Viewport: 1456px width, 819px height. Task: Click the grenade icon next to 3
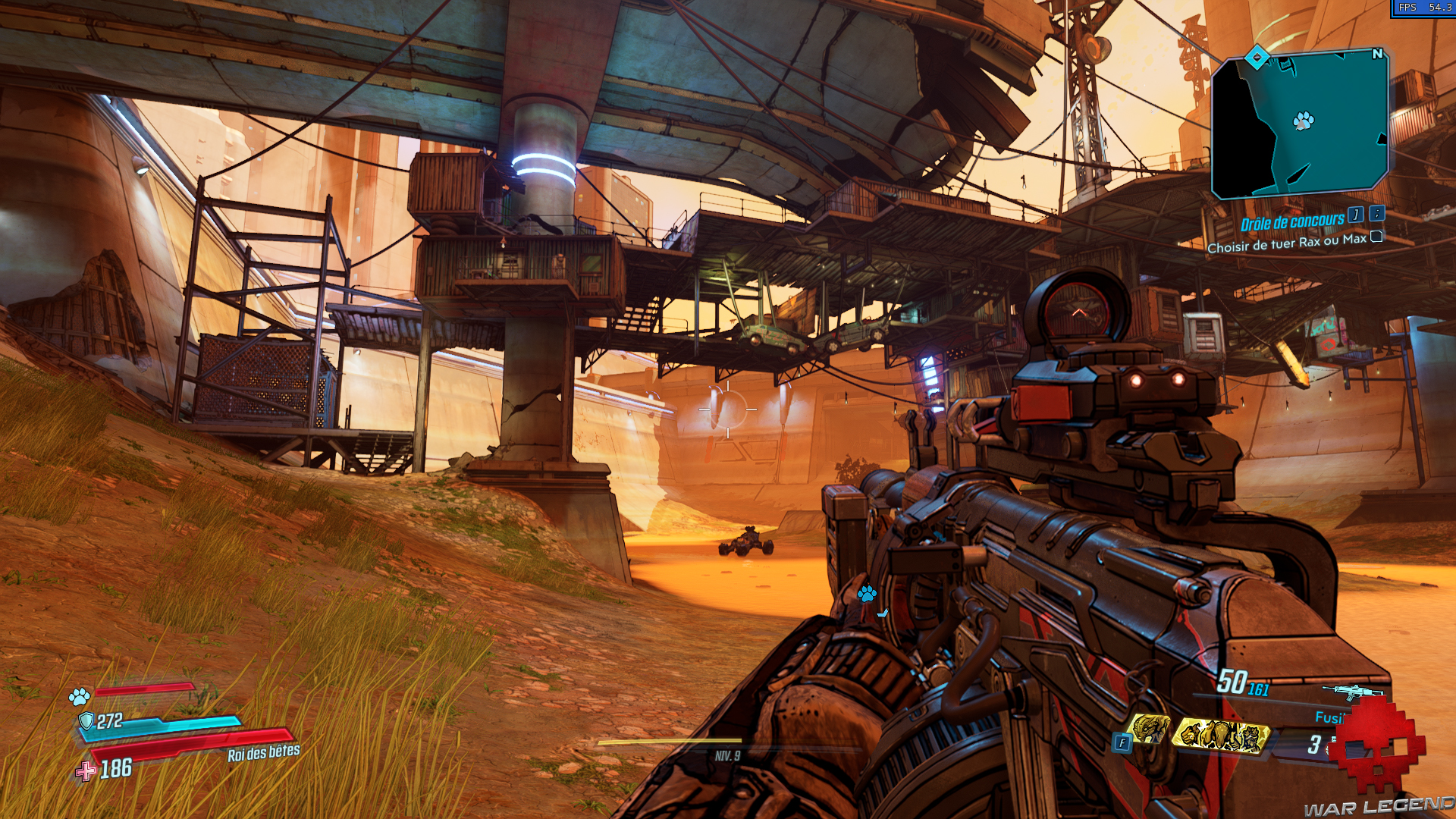[x=1330, y=746]
